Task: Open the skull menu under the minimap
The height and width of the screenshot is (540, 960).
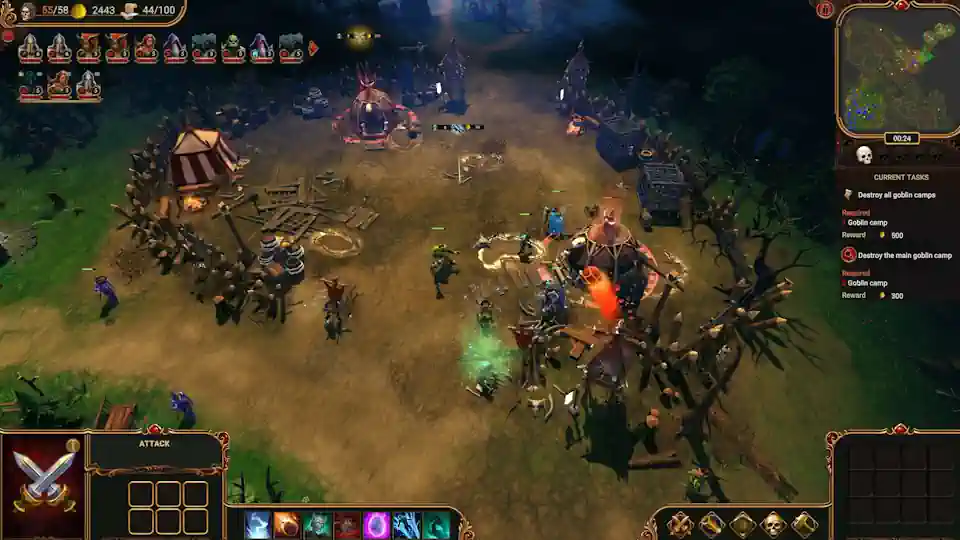Action: pos(864,155)
